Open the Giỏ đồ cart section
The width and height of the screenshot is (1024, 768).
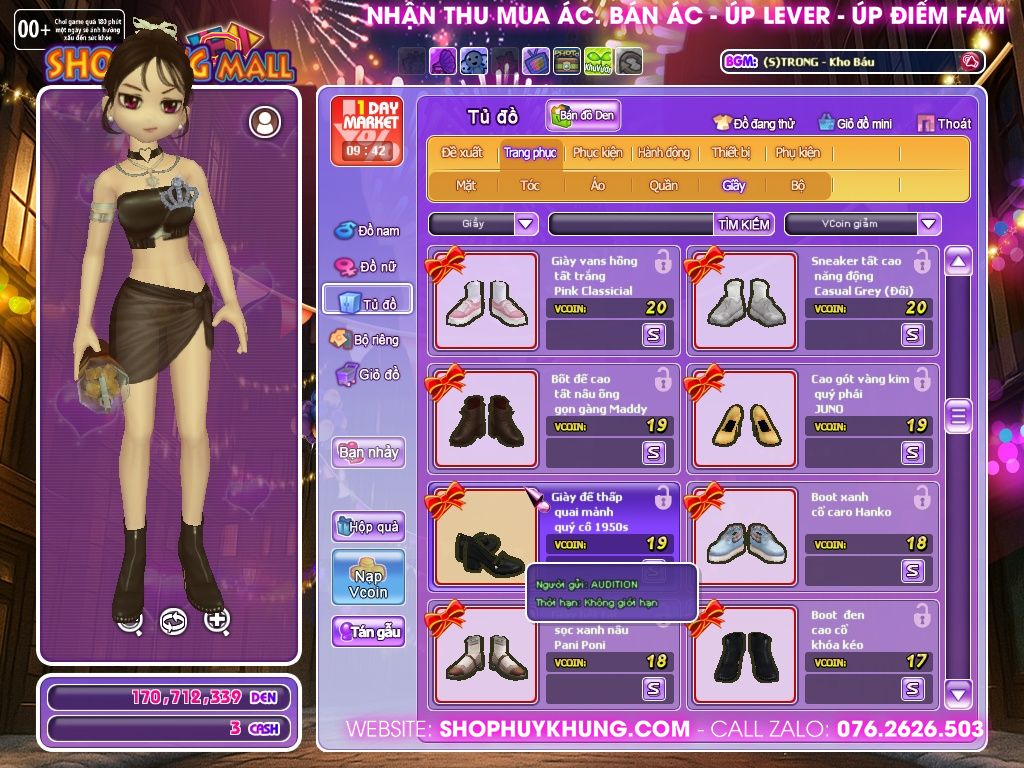[x=367, y=374]
